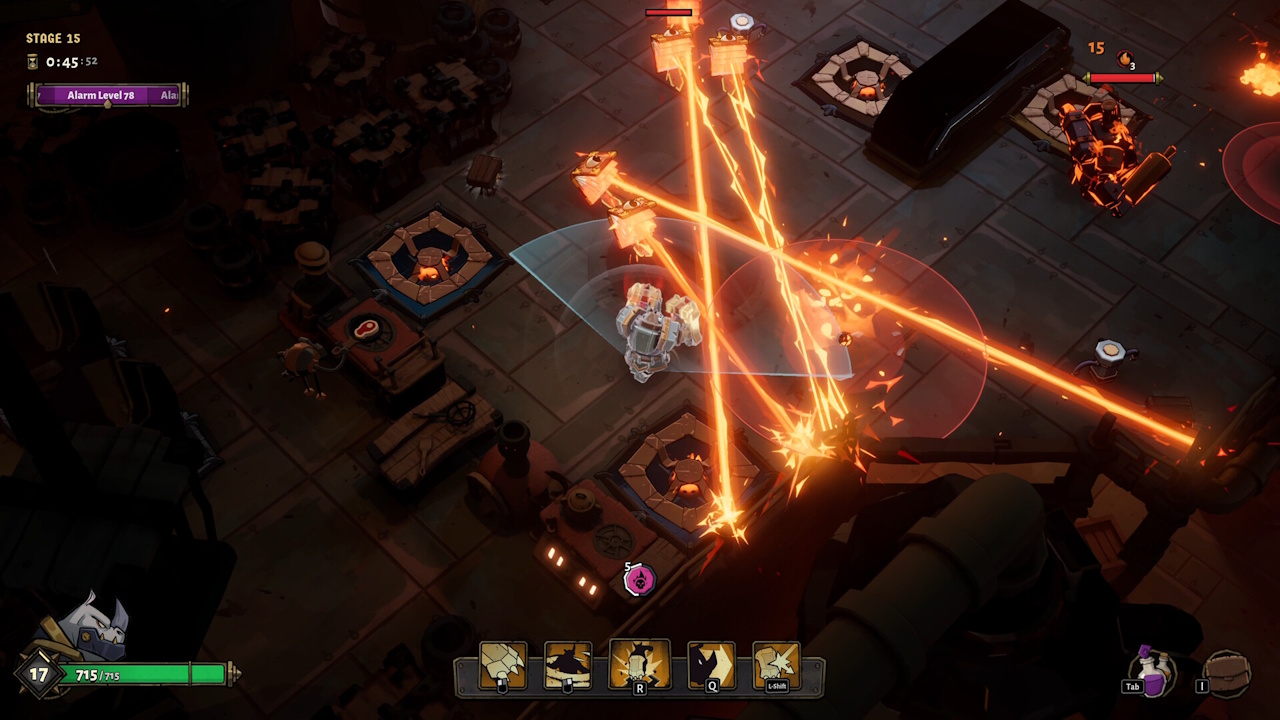Activate the rhino charge ability

(x=711, y=665)
